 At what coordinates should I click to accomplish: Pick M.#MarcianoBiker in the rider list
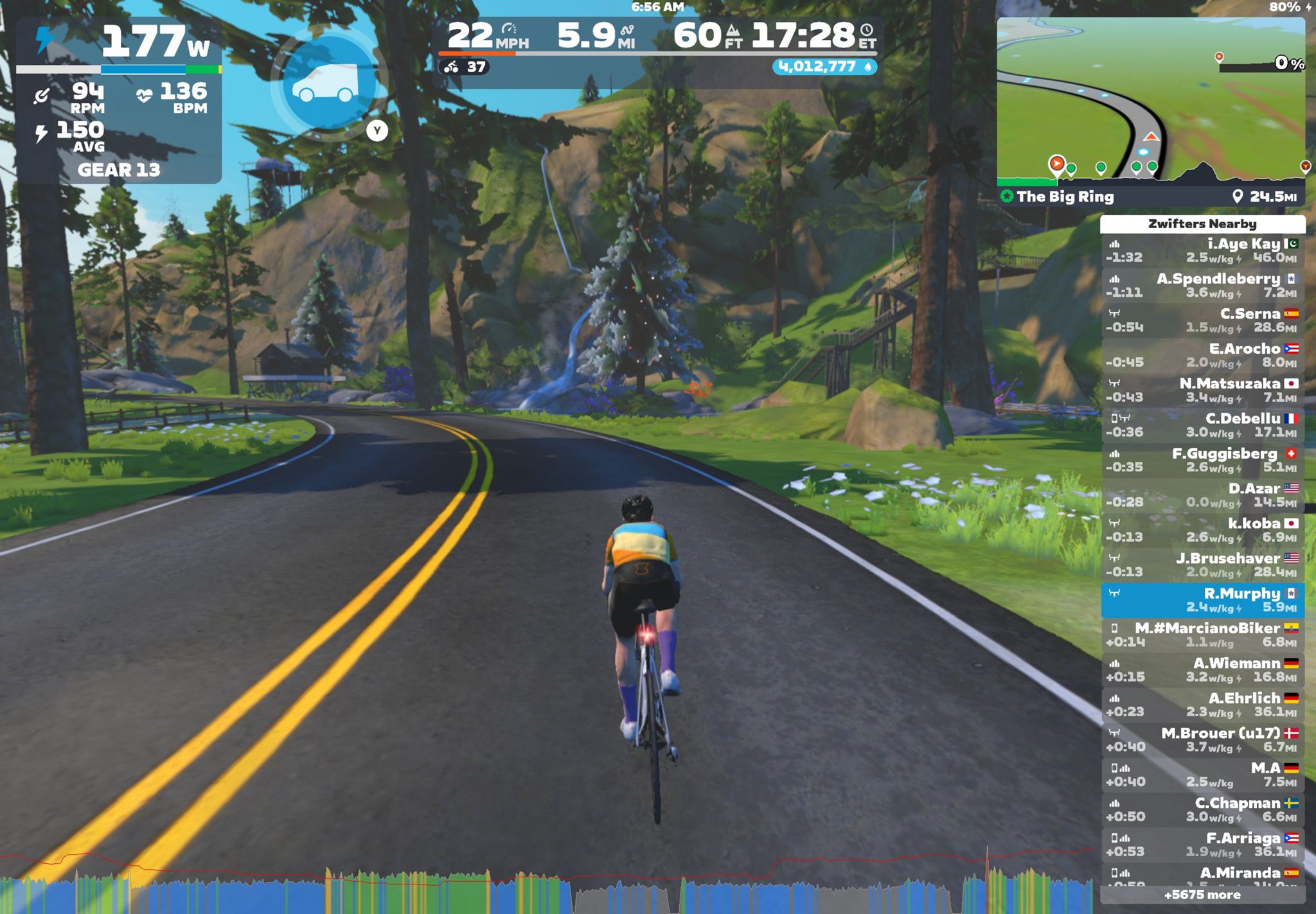pos(1202,635)
